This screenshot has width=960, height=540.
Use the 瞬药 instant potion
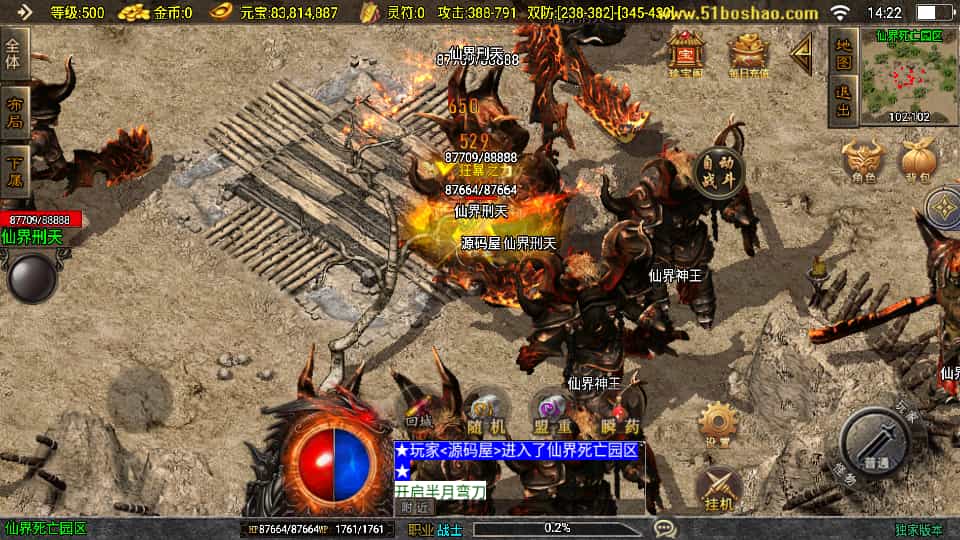619,411
